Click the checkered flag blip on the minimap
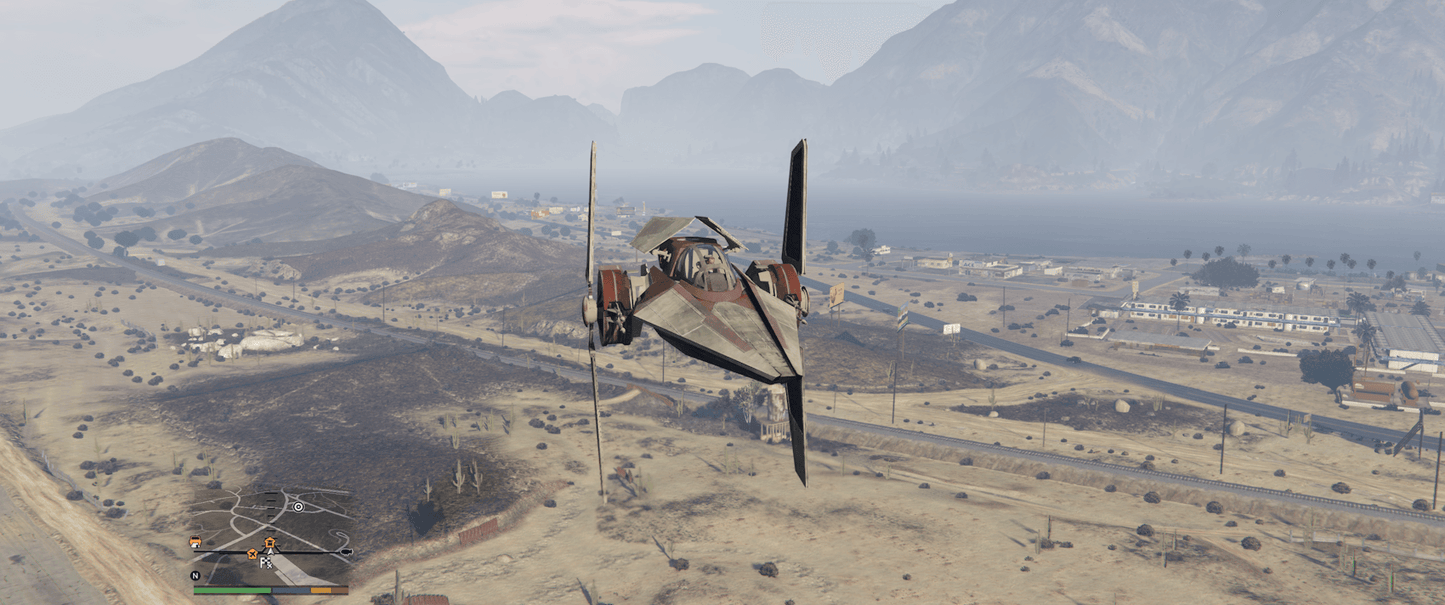Viewport: 1445px width, 605px height. click(x=266, y=562)
